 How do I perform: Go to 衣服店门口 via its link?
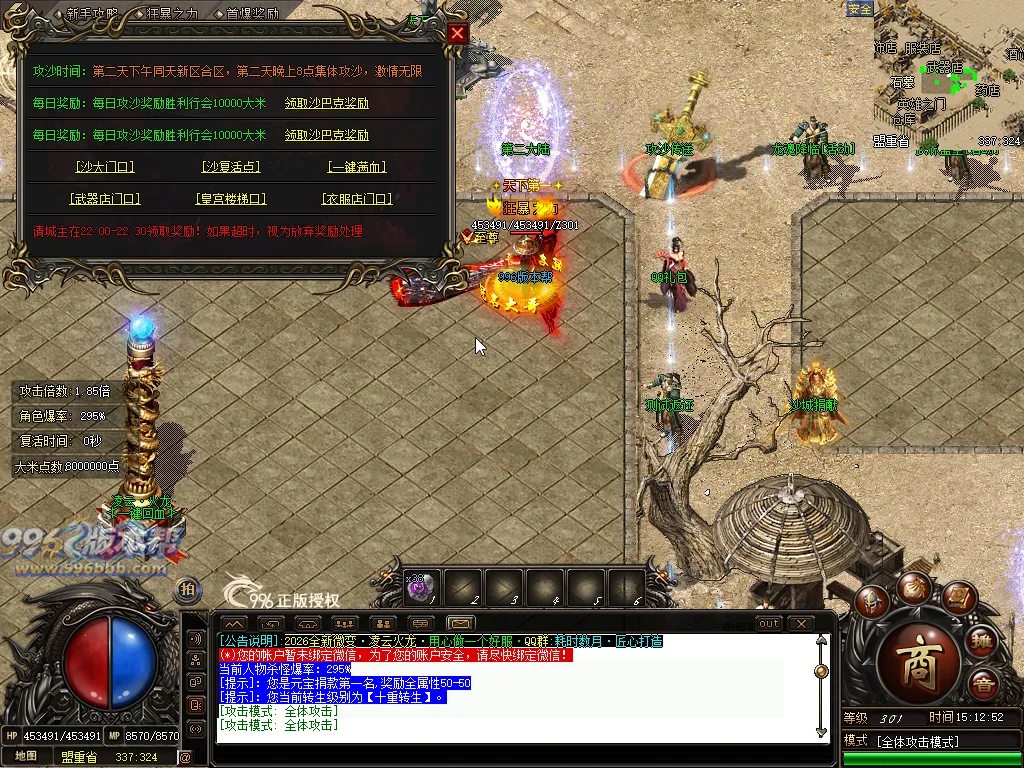point(357,199)
